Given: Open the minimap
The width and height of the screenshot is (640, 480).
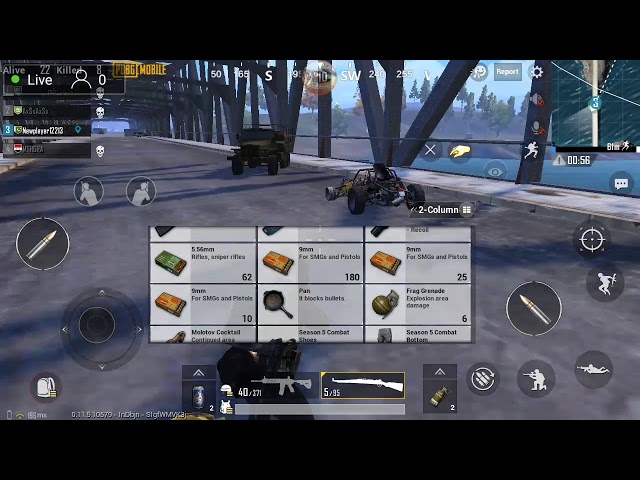Looking at the screenshot, I should point(595,105).
